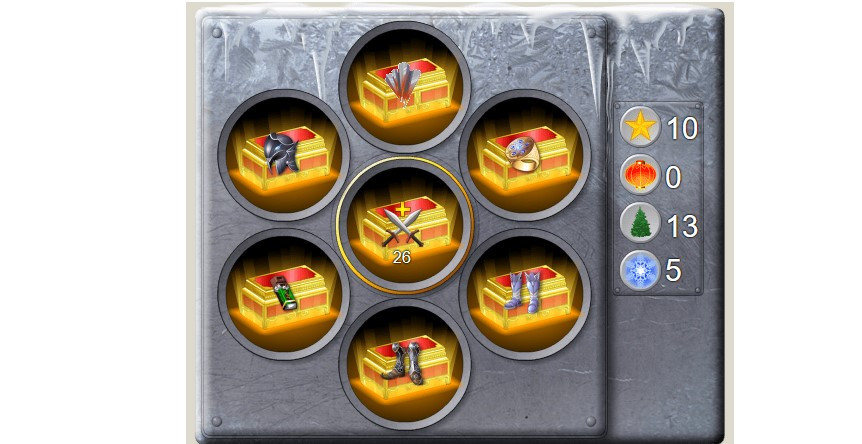Pick the jeweled ring chest
This screenshot has height=444, width=862.
524,155
